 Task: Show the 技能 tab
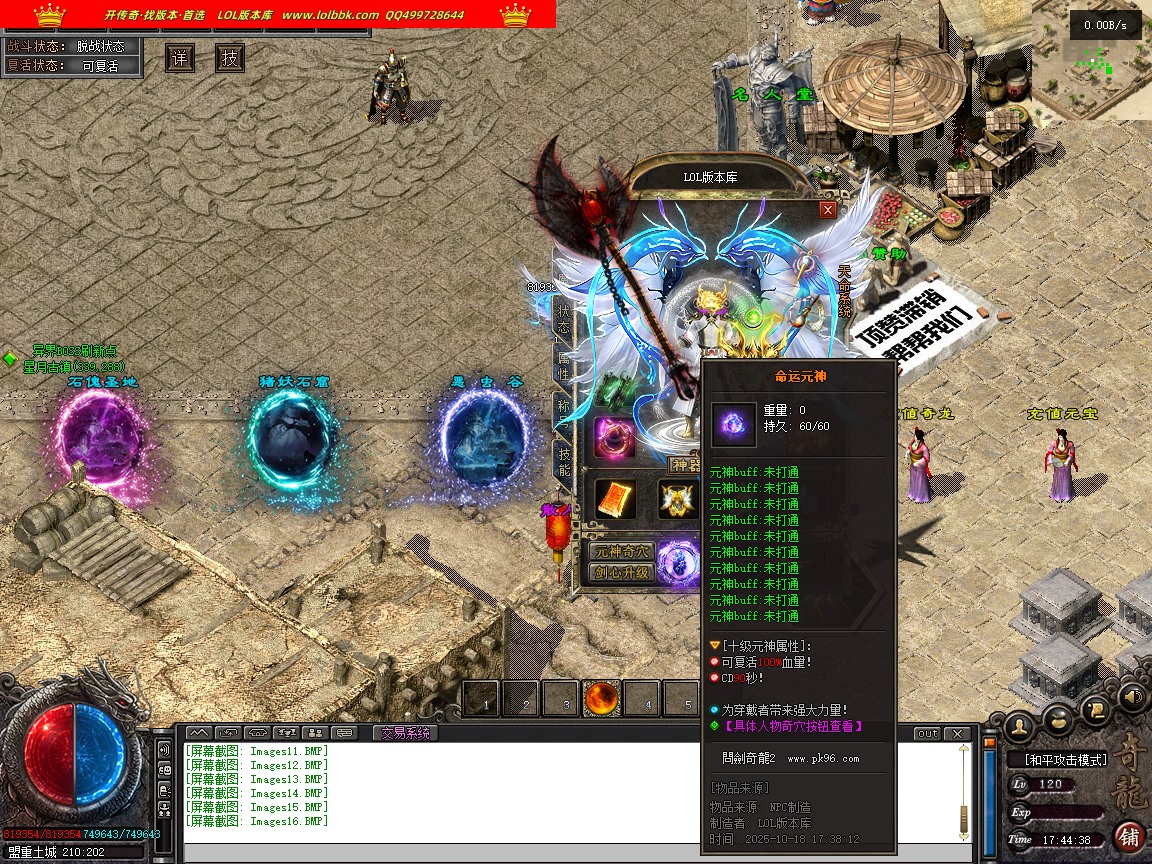tap(563, 463)
